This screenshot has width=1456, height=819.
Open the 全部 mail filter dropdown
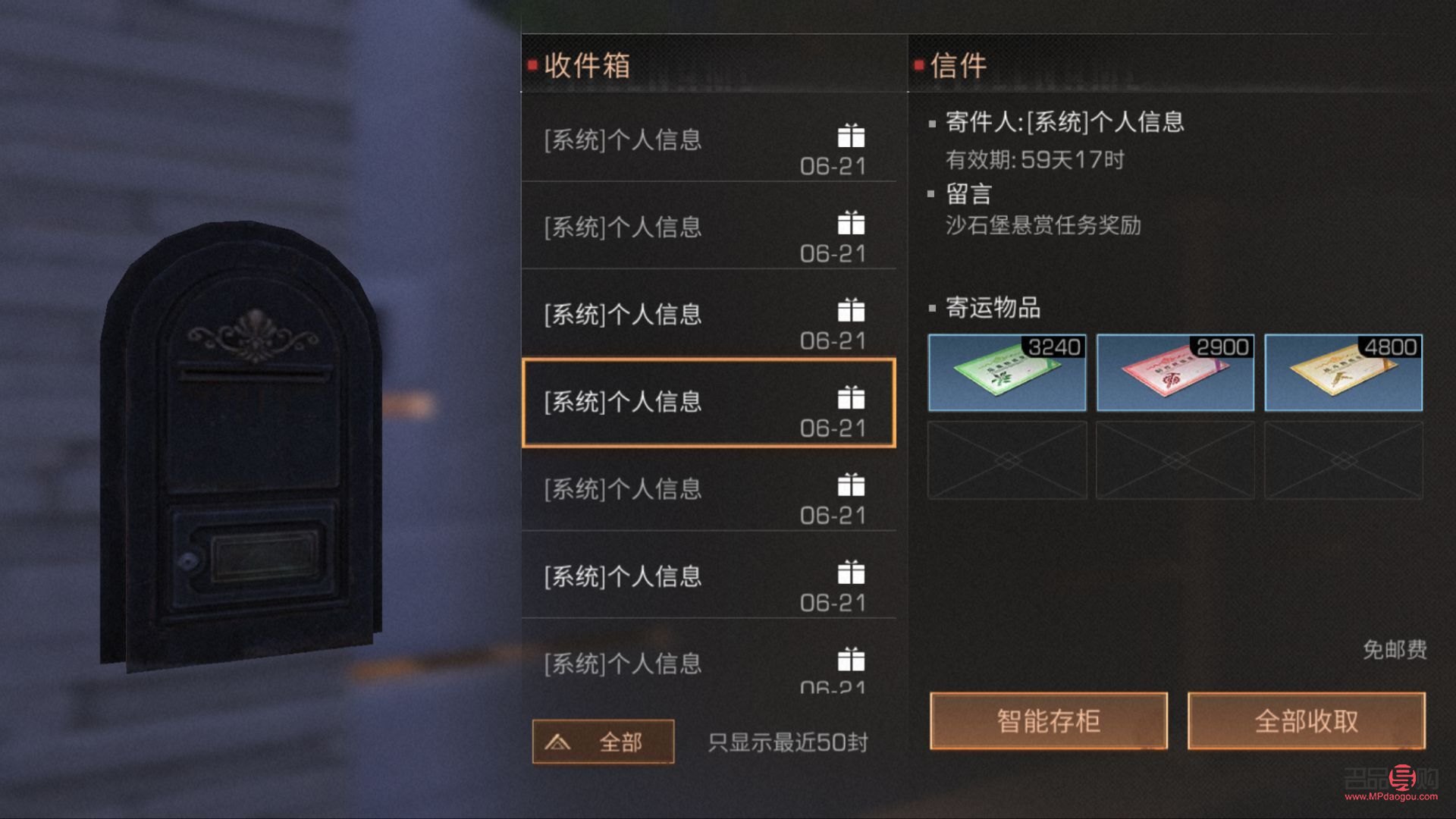point(603,742)
